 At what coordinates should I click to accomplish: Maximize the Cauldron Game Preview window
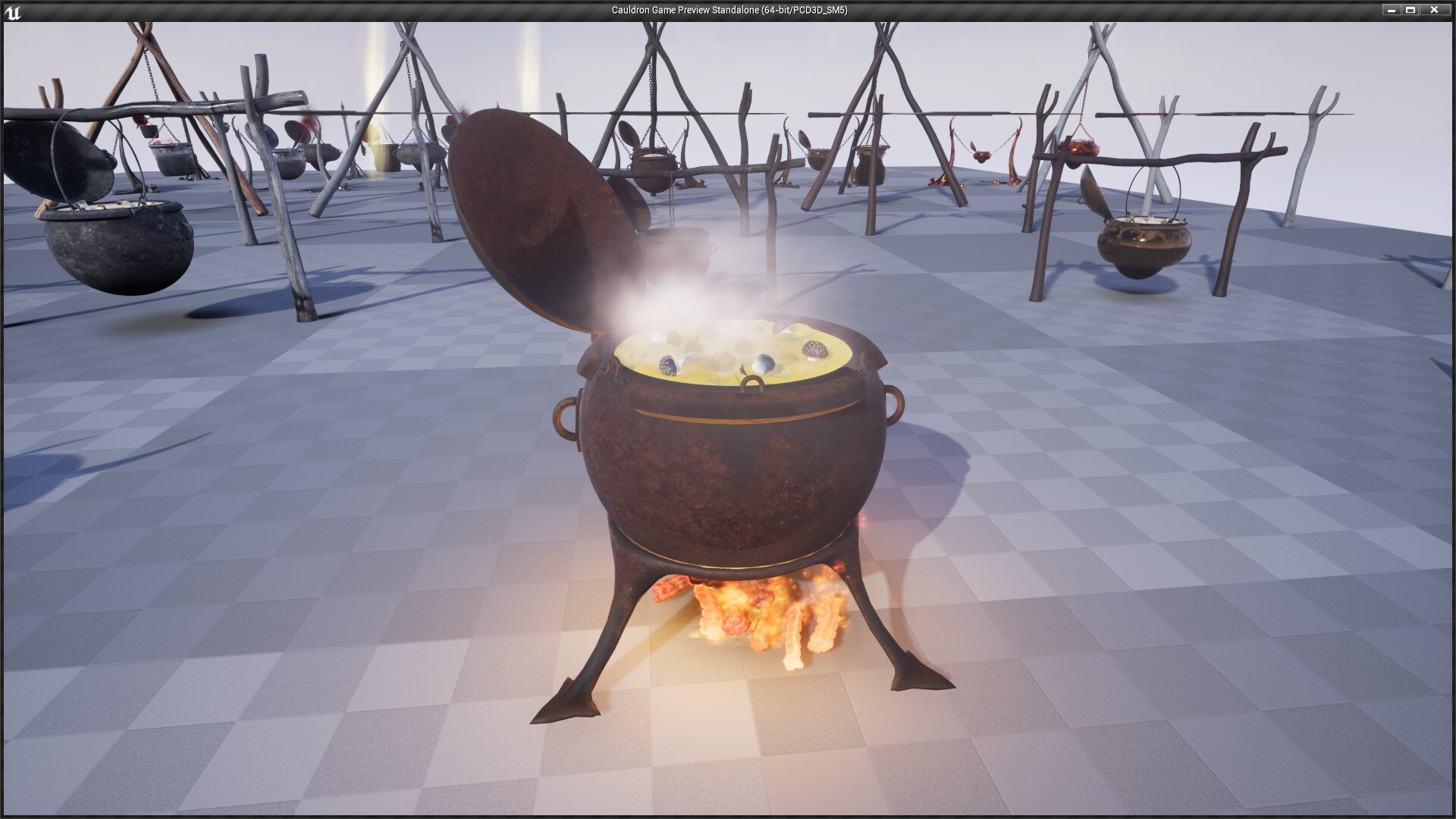pyautogui.click(x=1411, y=11)
